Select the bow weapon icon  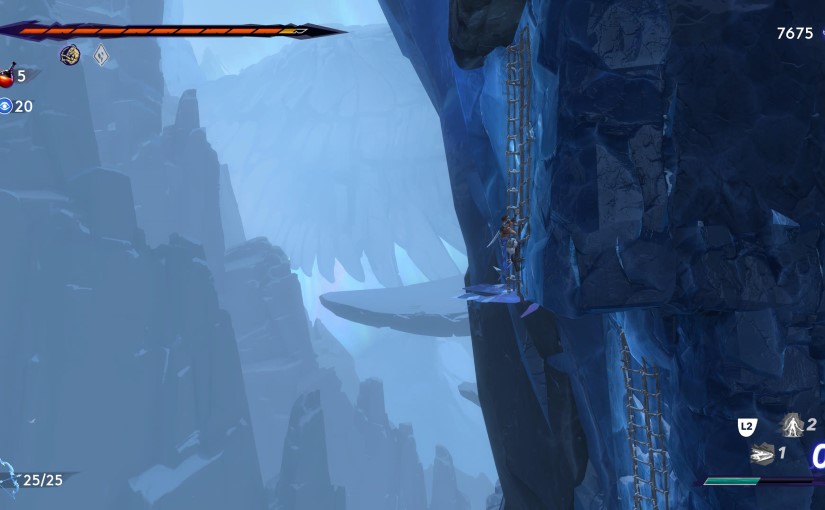tap(6, 477)
